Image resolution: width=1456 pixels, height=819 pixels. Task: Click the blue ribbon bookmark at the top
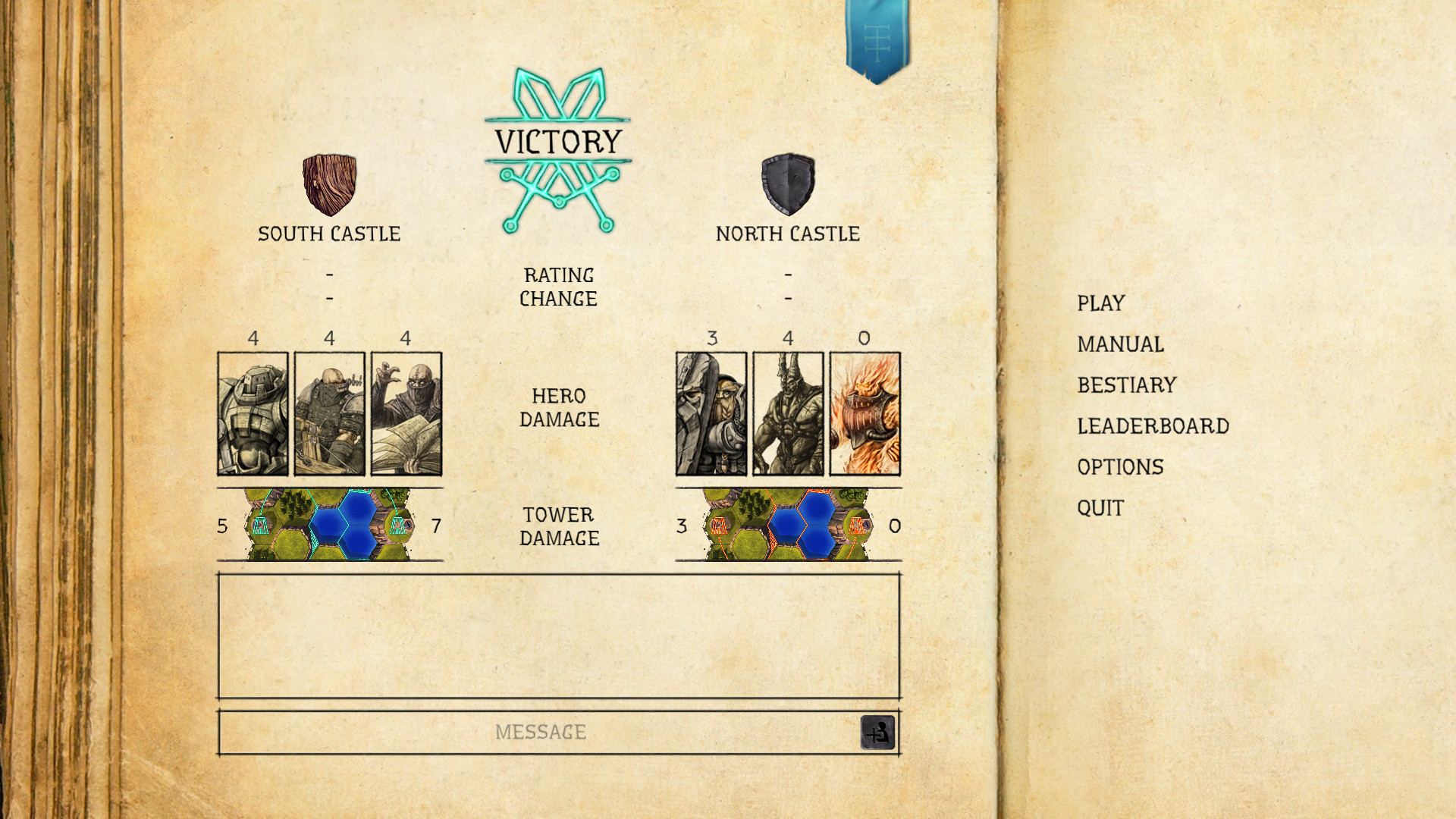(877, 34)
